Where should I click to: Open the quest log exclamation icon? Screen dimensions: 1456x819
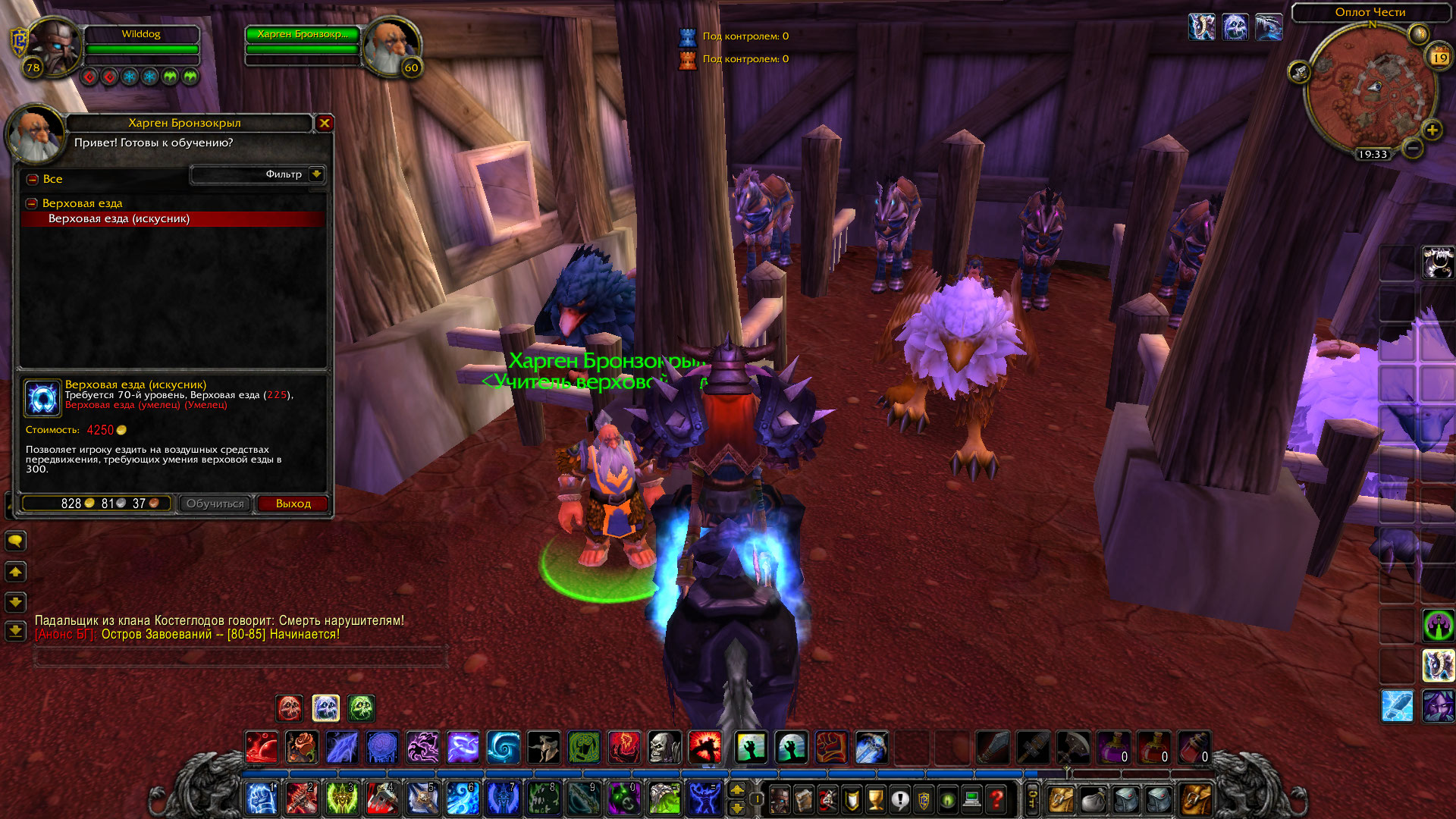click(x=899, y=799)
